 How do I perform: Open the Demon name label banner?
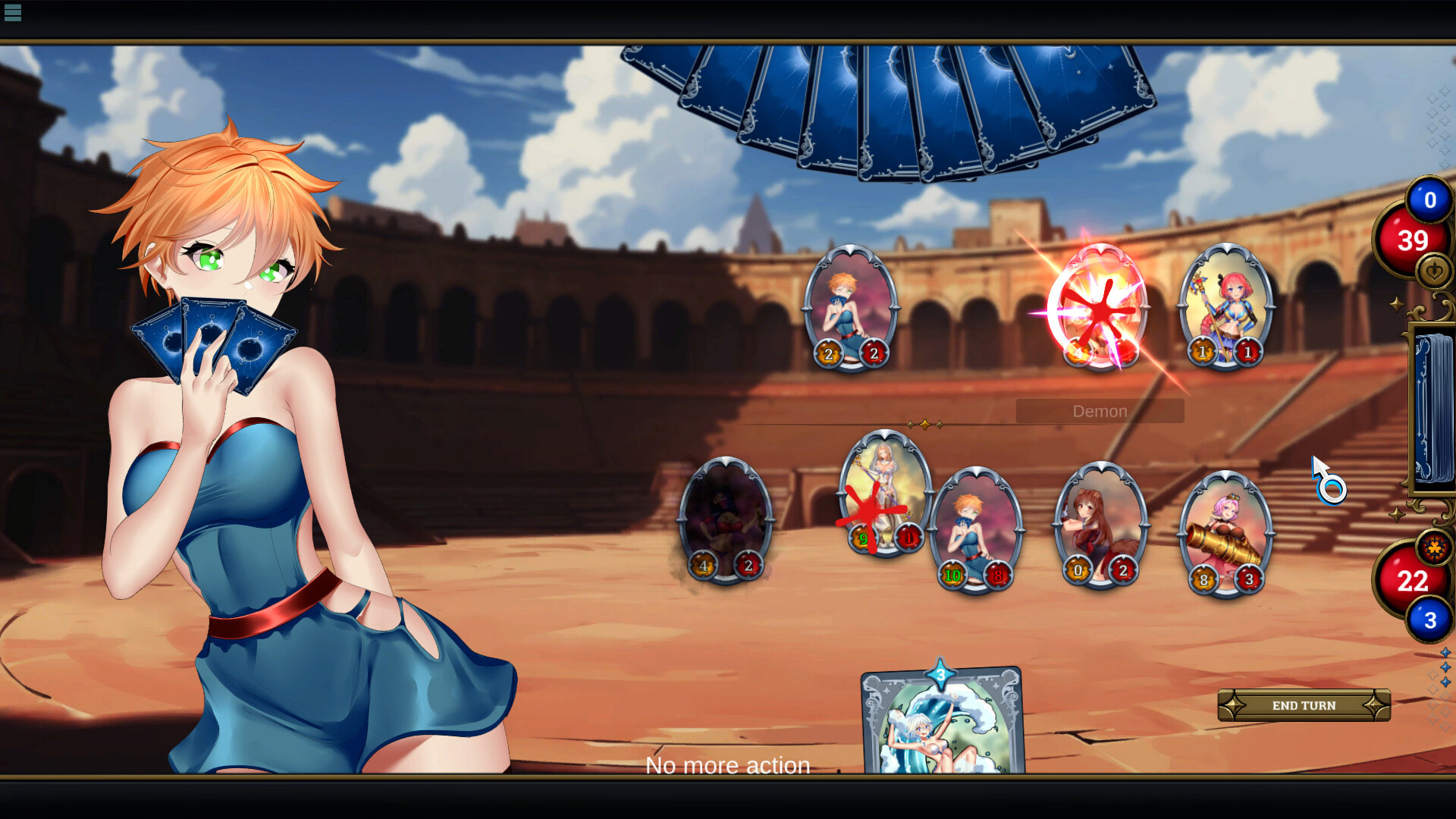pyautogui.click(x=1100, y=410)
